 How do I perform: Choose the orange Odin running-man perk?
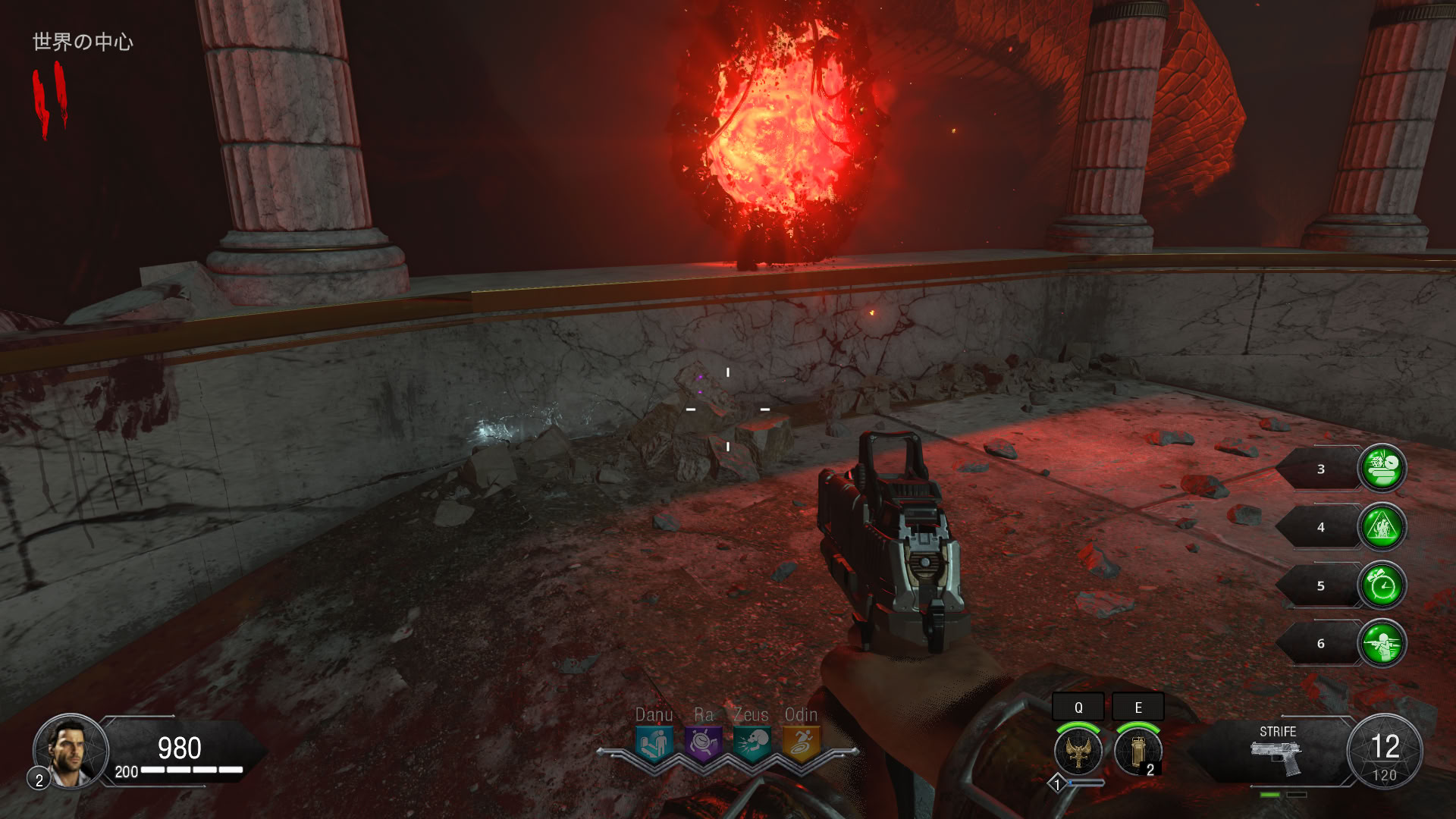click(x=801, y=742)
